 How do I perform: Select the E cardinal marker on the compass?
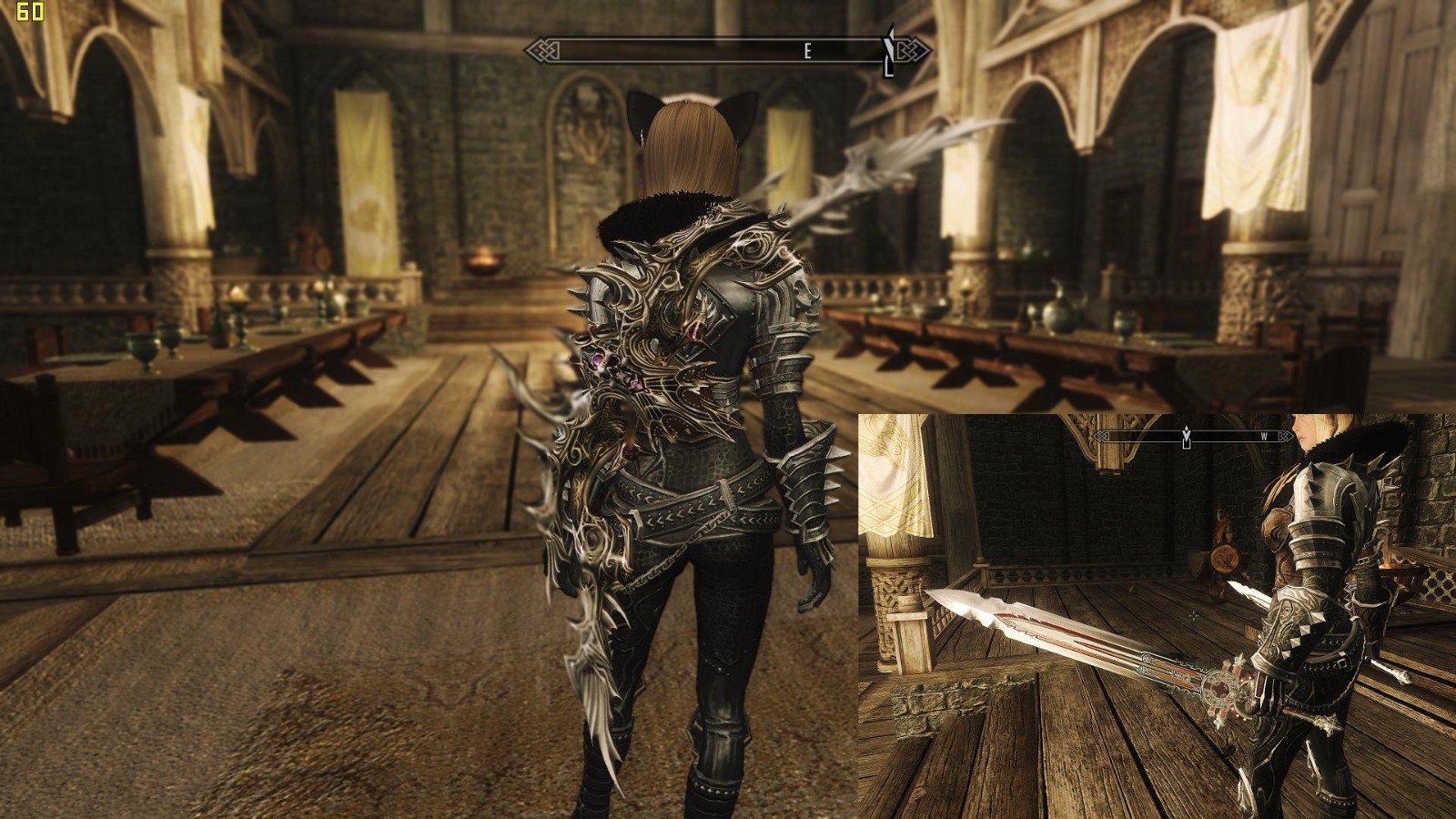pos(807,51)
